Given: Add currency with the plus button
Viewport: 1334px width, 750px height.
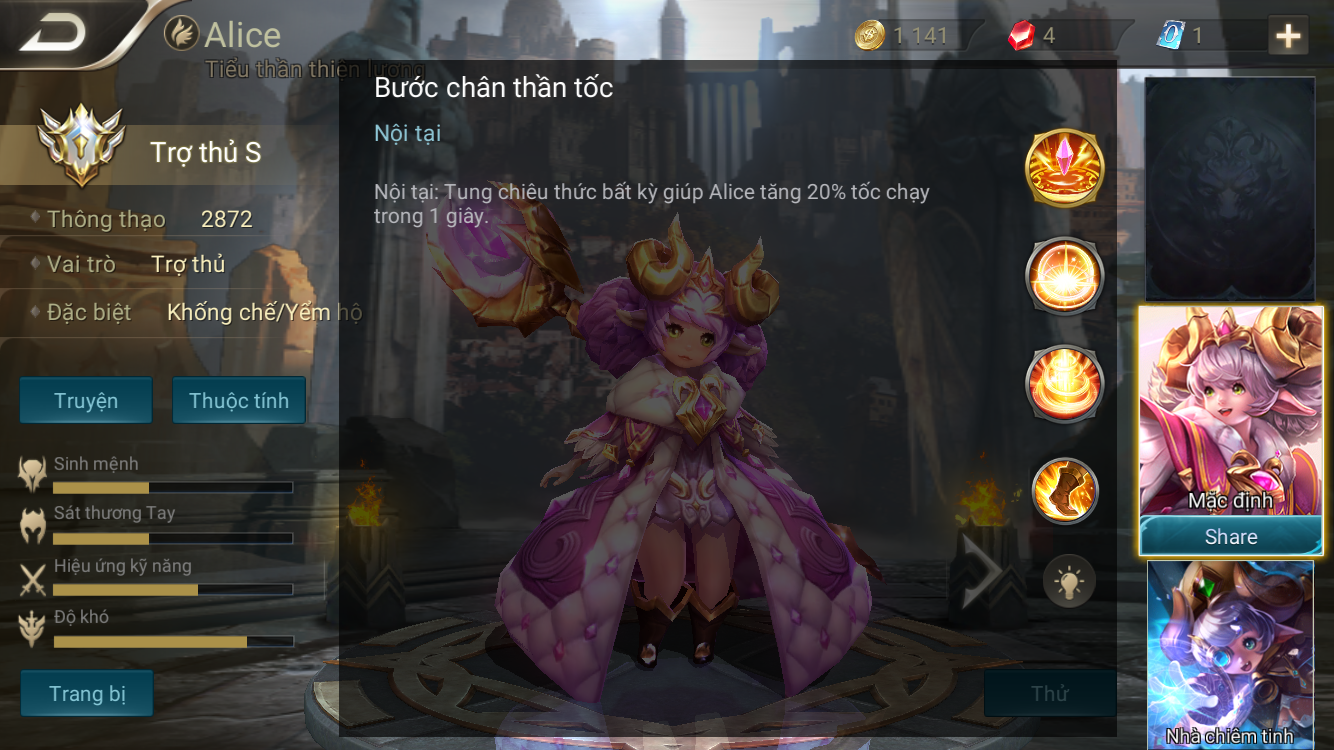Looking at the screenshot, I should 1288,36.
